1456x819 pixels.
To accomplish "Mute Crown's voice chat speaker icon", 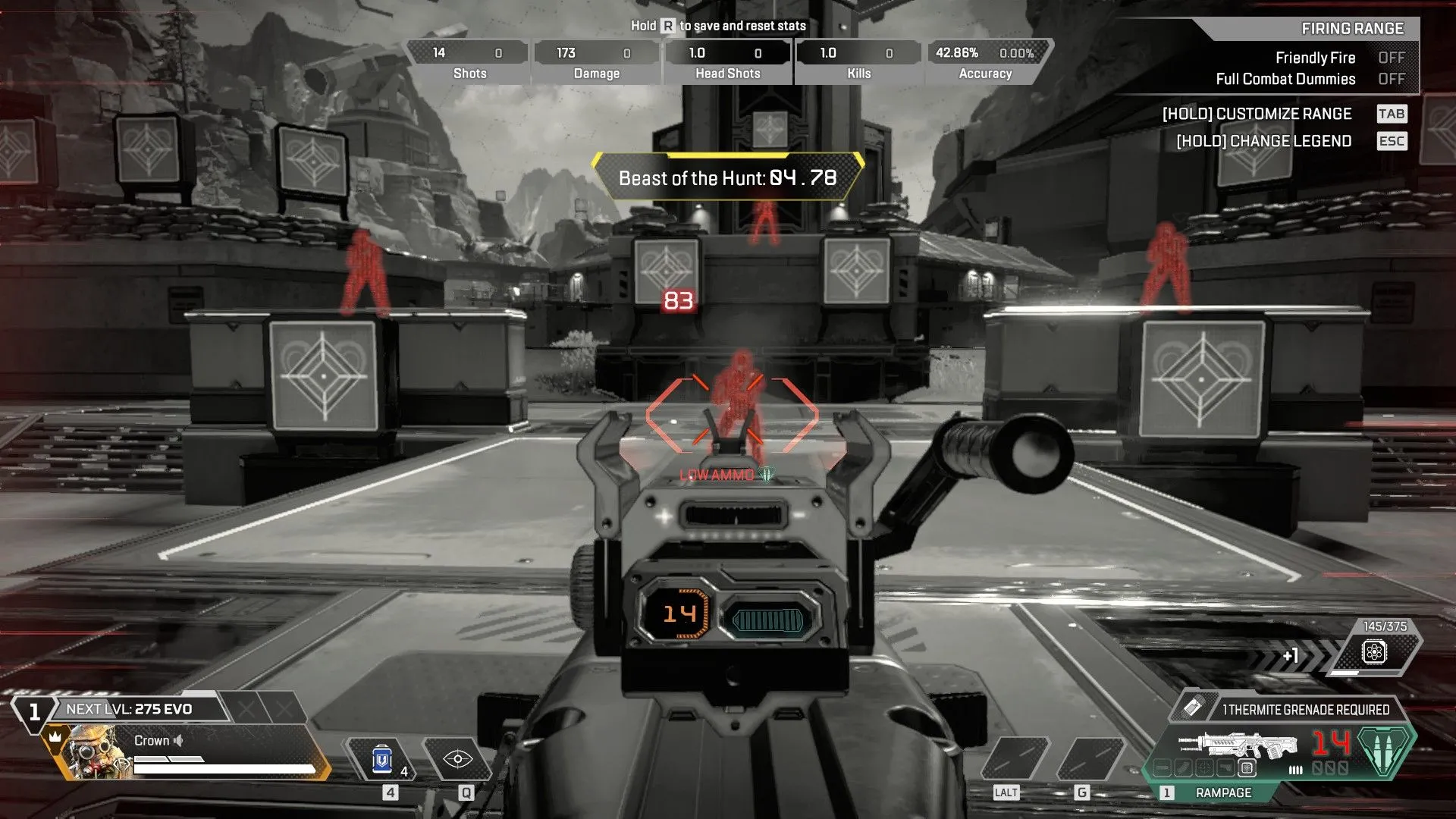I will [180, 741].
